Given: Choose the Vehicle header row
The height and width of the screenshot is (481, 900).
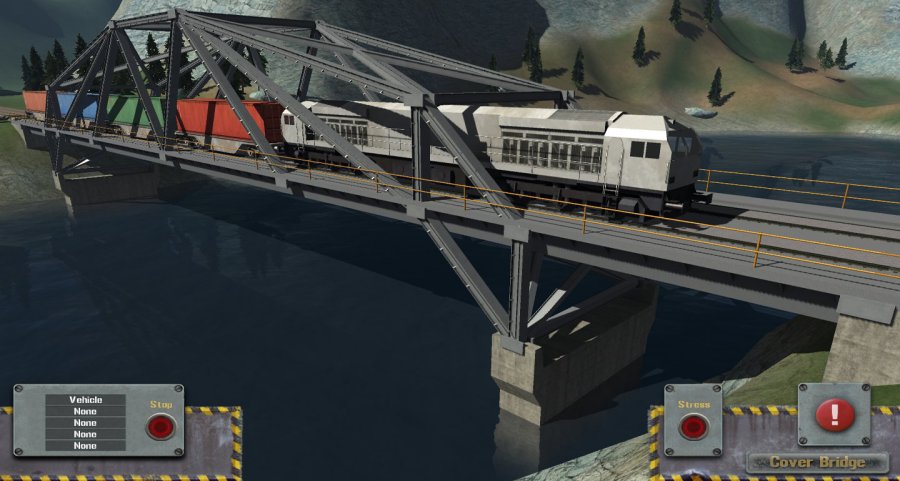Looking at the screenshot, I should (86, 400).
